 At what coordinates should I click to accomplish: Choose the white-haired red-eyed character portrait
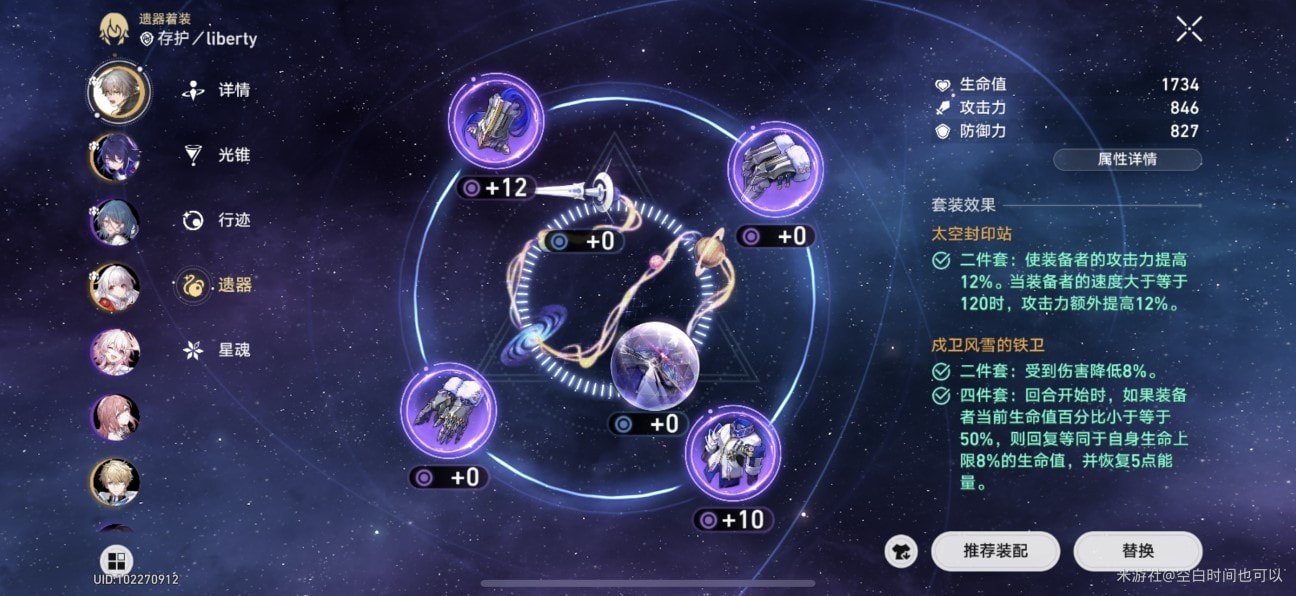[116, 287]
